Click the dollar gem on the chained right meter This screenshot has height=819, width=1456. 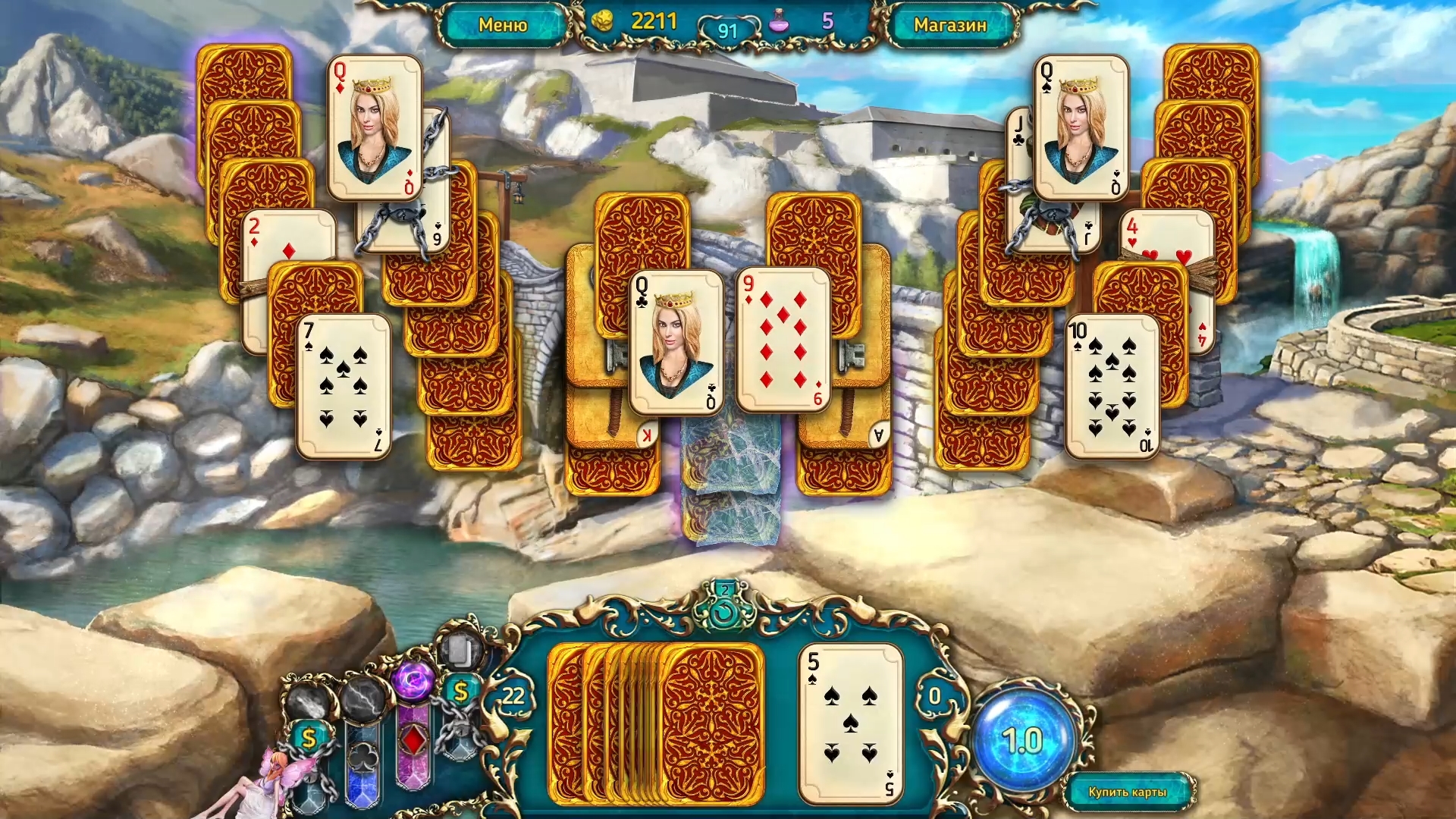point(460,690)
